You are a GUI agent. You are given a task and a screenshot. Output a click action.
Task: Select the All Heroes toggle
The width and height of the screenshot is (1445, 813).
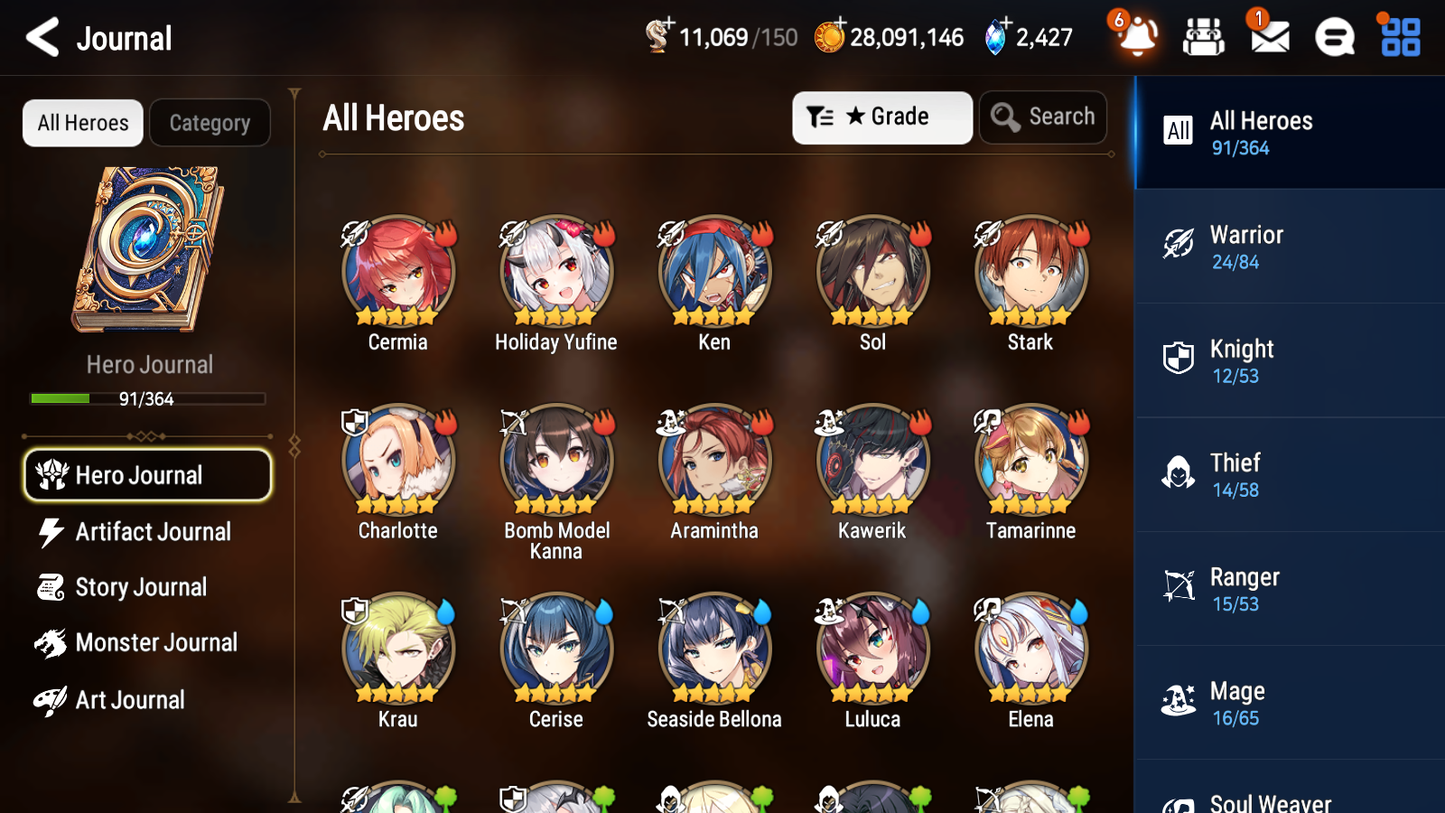point(82,122)
